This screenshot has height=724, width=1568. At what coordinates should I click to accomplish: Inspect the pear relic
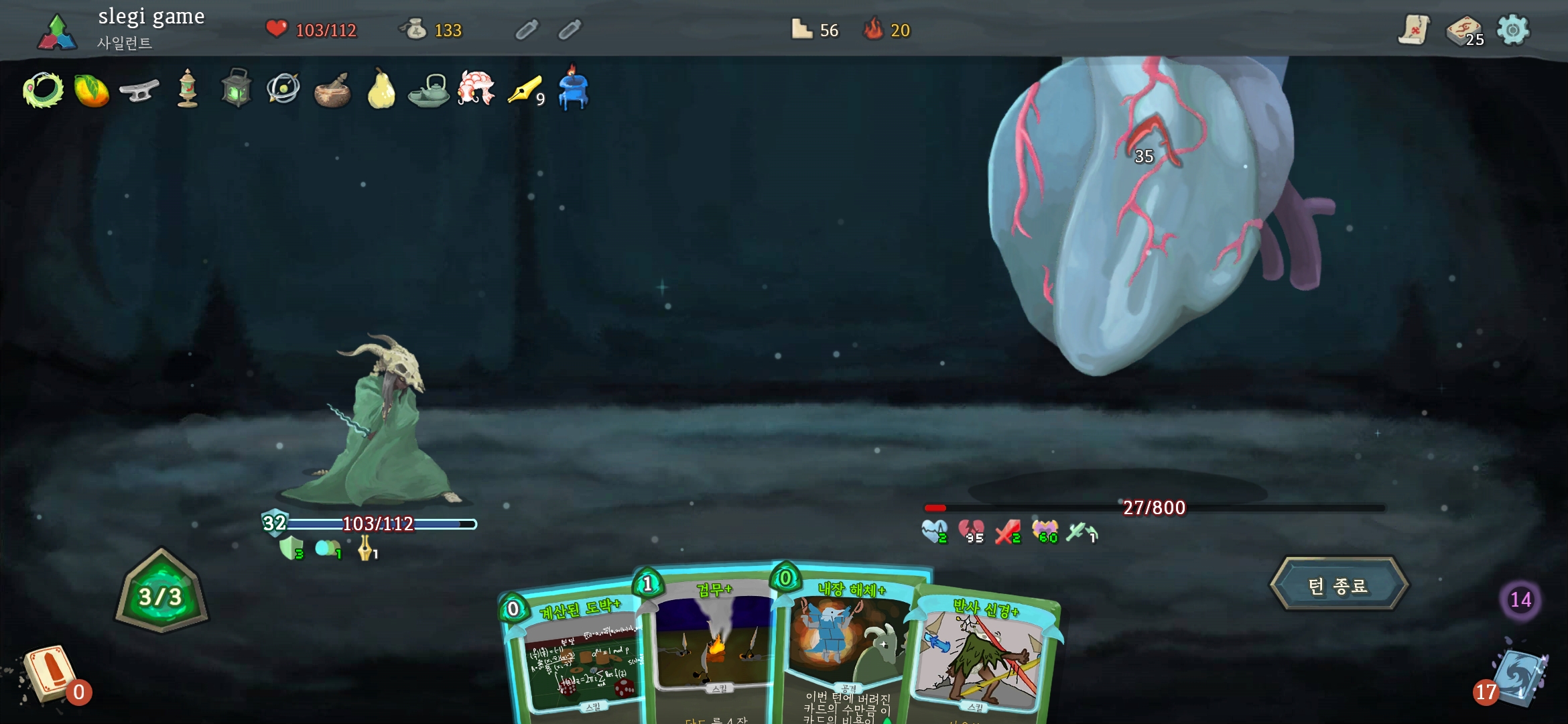[x=381, y=89]
